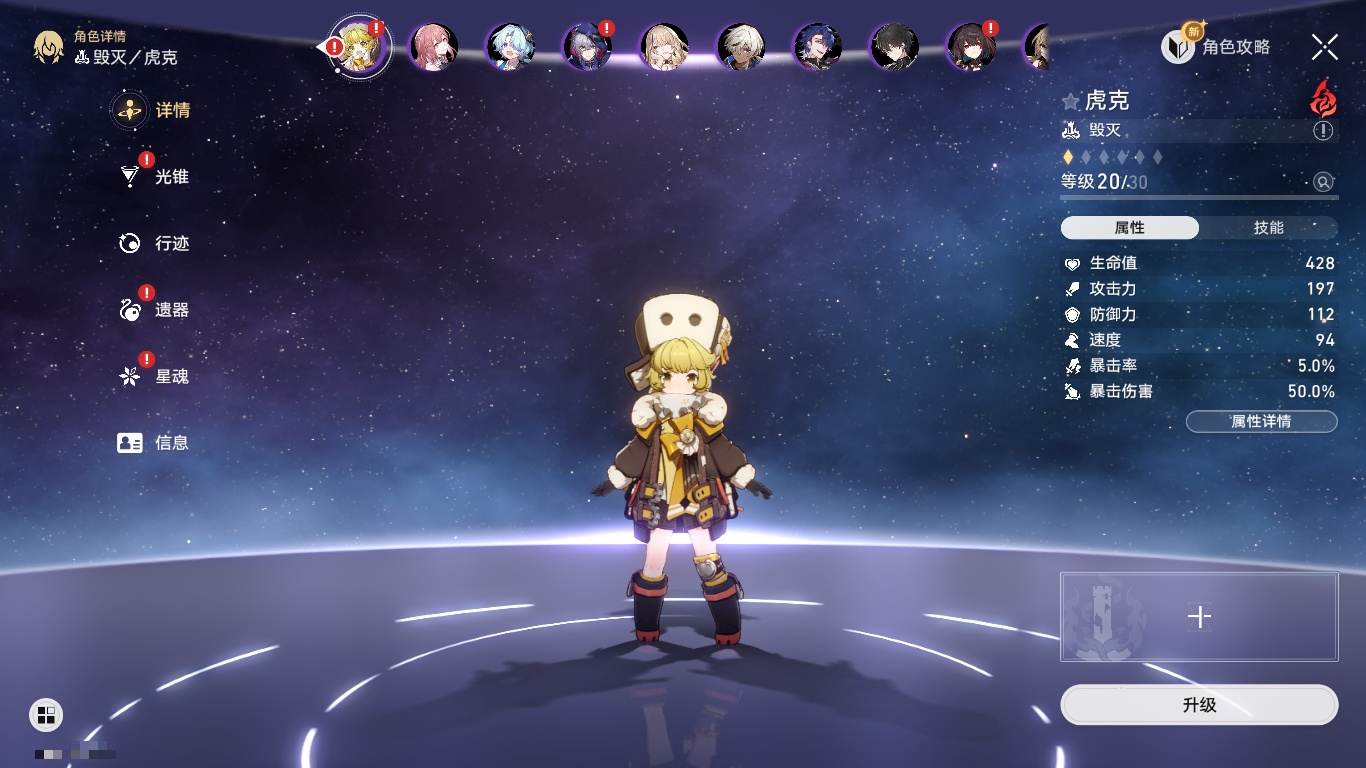
Task: Click the info icon beside 毁灭 path
Action: click(x=1323, y=131)
